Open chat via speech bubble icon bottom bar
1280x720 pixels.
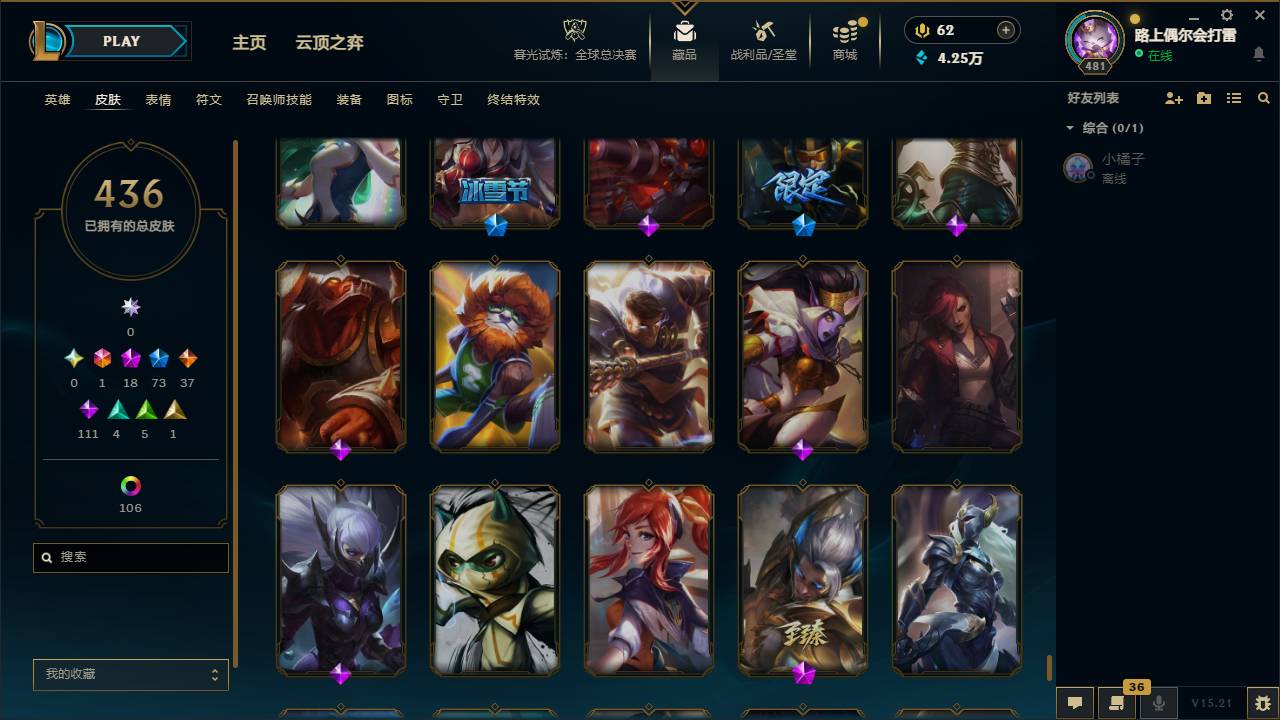(1074, 703)
